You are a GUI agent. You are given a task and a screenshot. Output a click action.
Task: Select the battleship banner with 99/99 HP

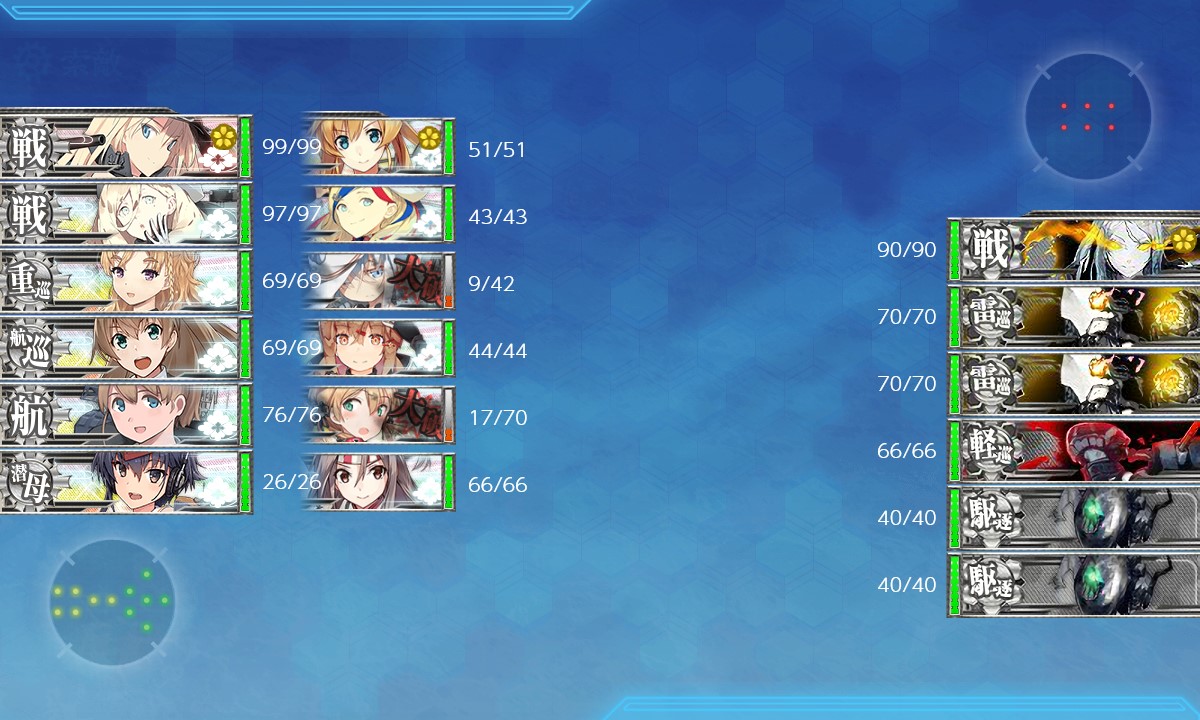tap(120, 147)
